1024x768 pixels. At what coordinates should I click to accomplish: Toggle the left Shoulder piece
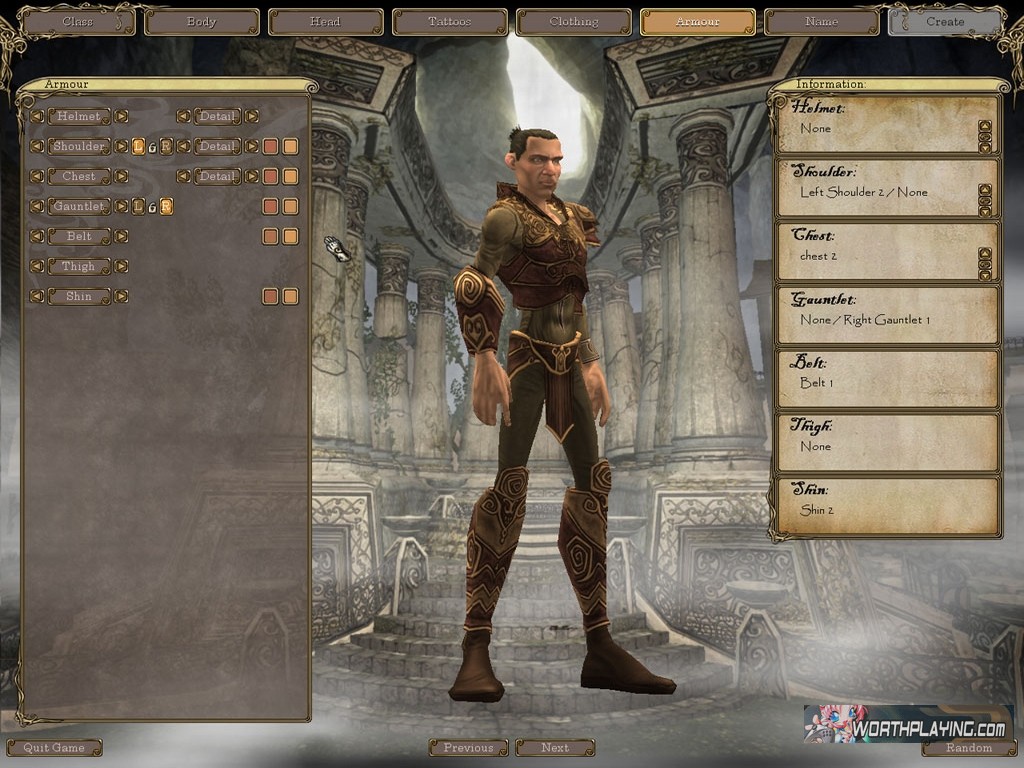[138, 146]
